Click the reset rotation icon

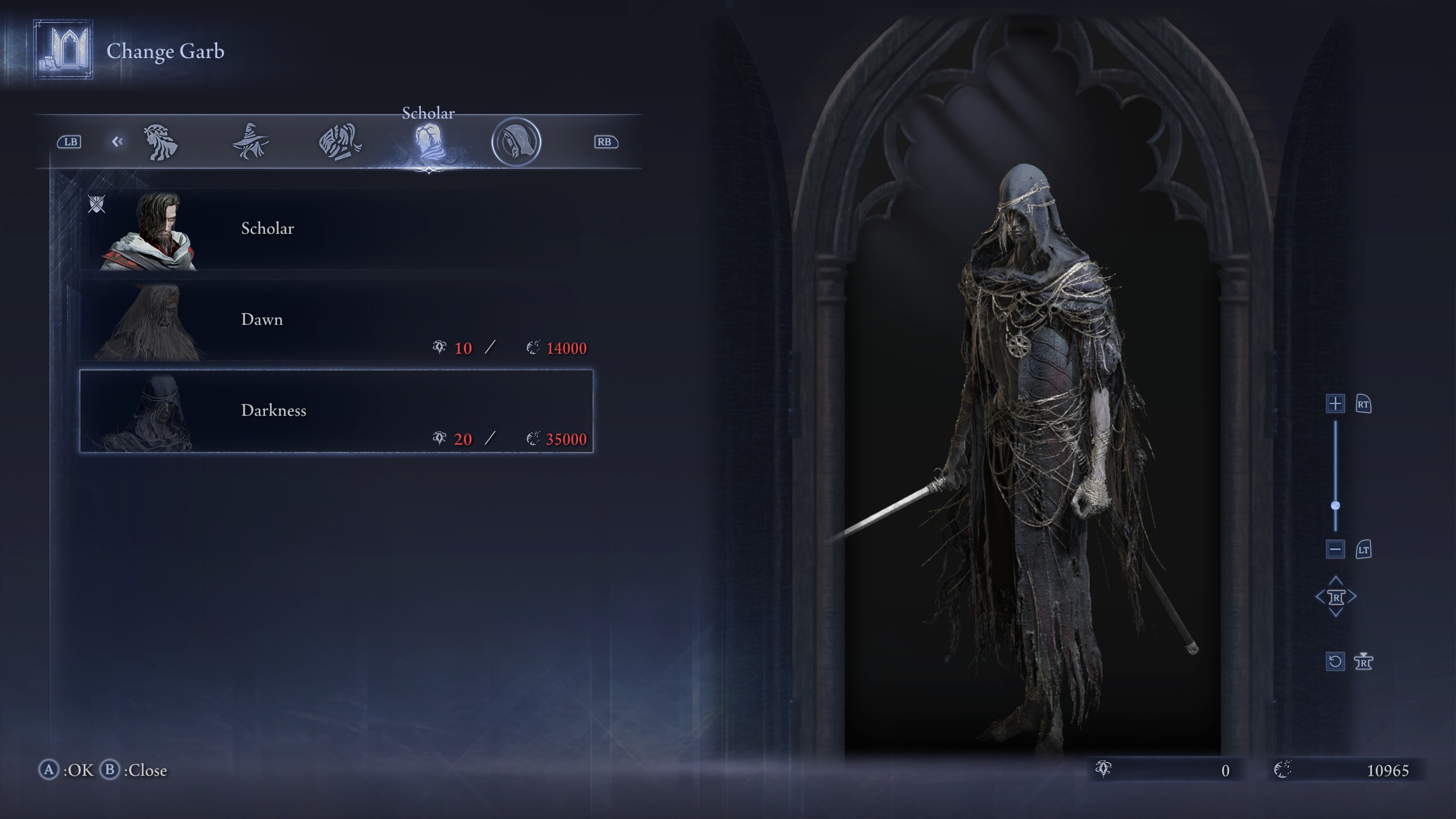1335,661
